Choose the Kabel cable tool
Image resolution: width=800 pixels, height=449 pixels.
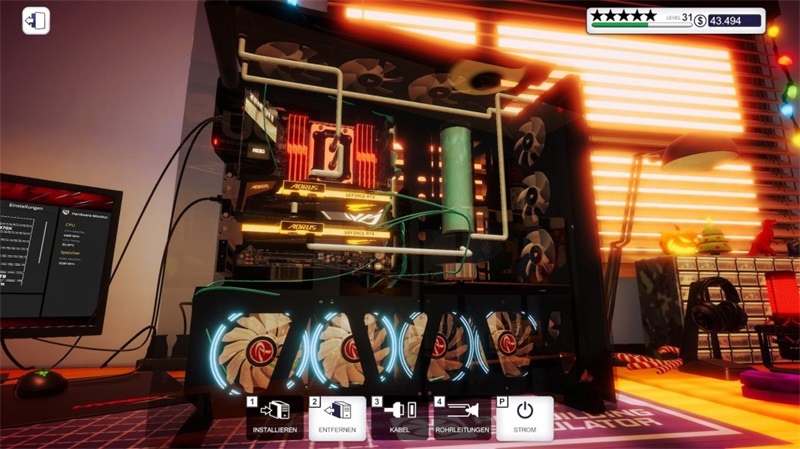tap(399, 417)
